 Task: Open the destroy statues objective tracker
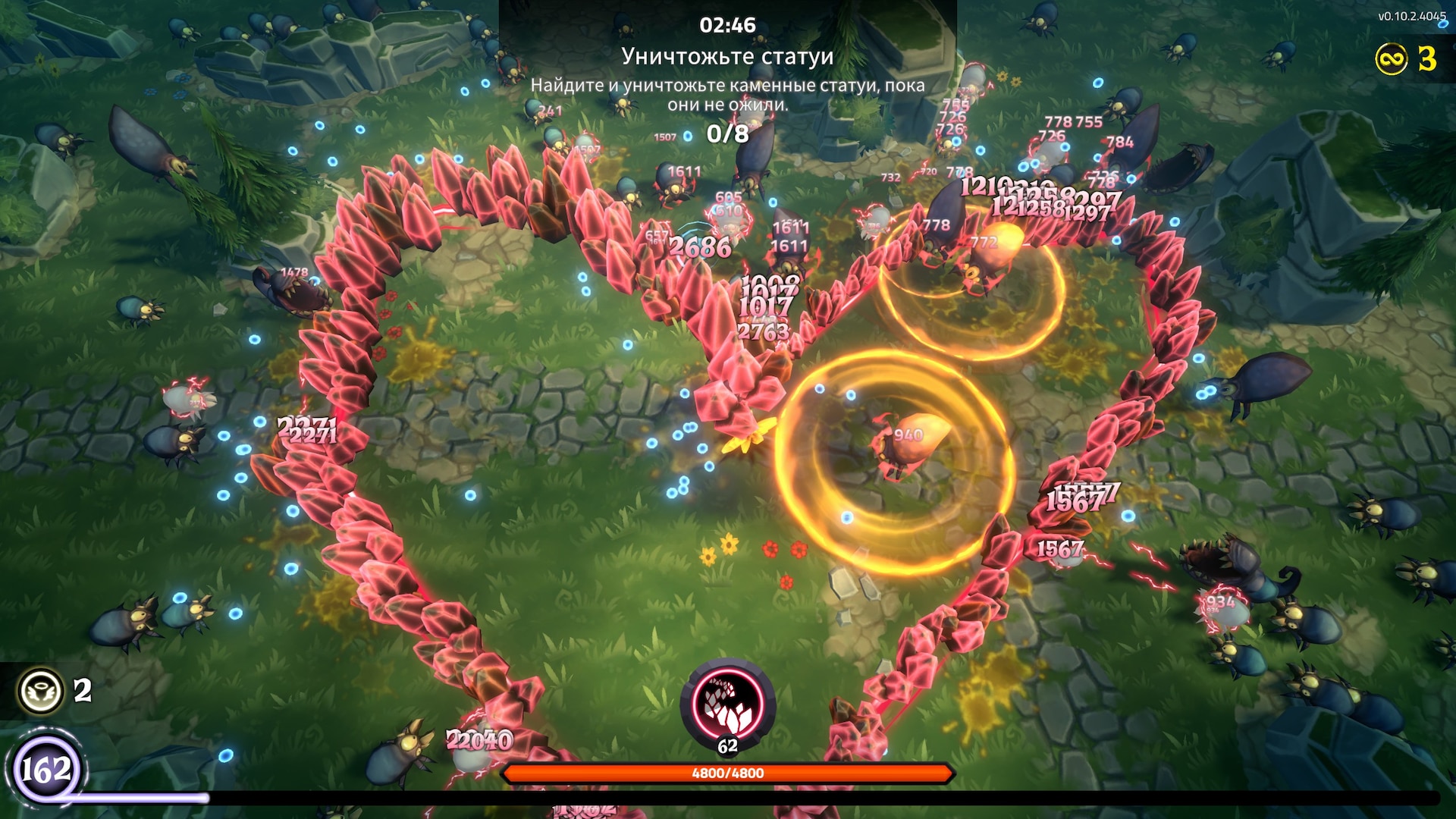(x=727, y=58)
